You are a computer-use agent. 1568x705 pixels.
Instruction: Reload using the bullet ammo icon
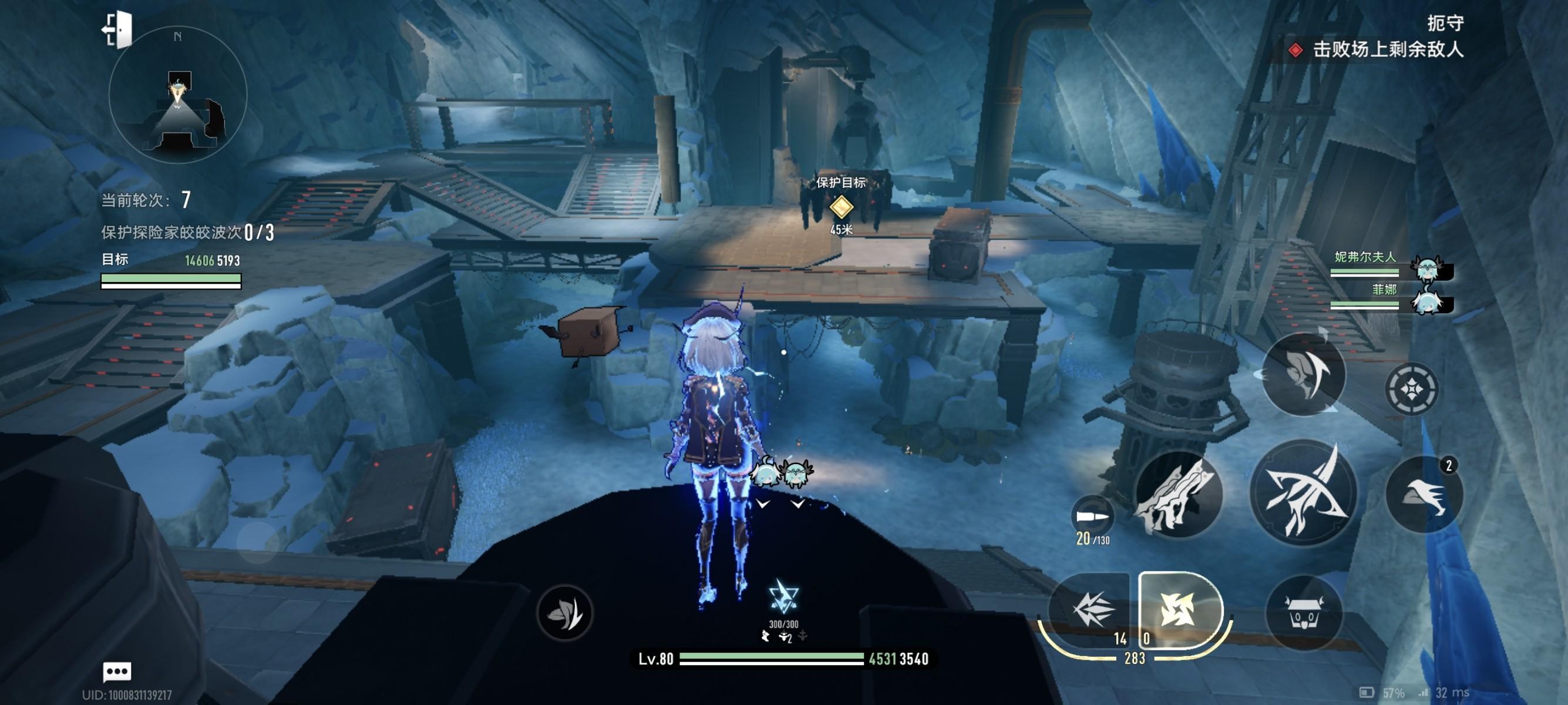(x=1092, y=517)
